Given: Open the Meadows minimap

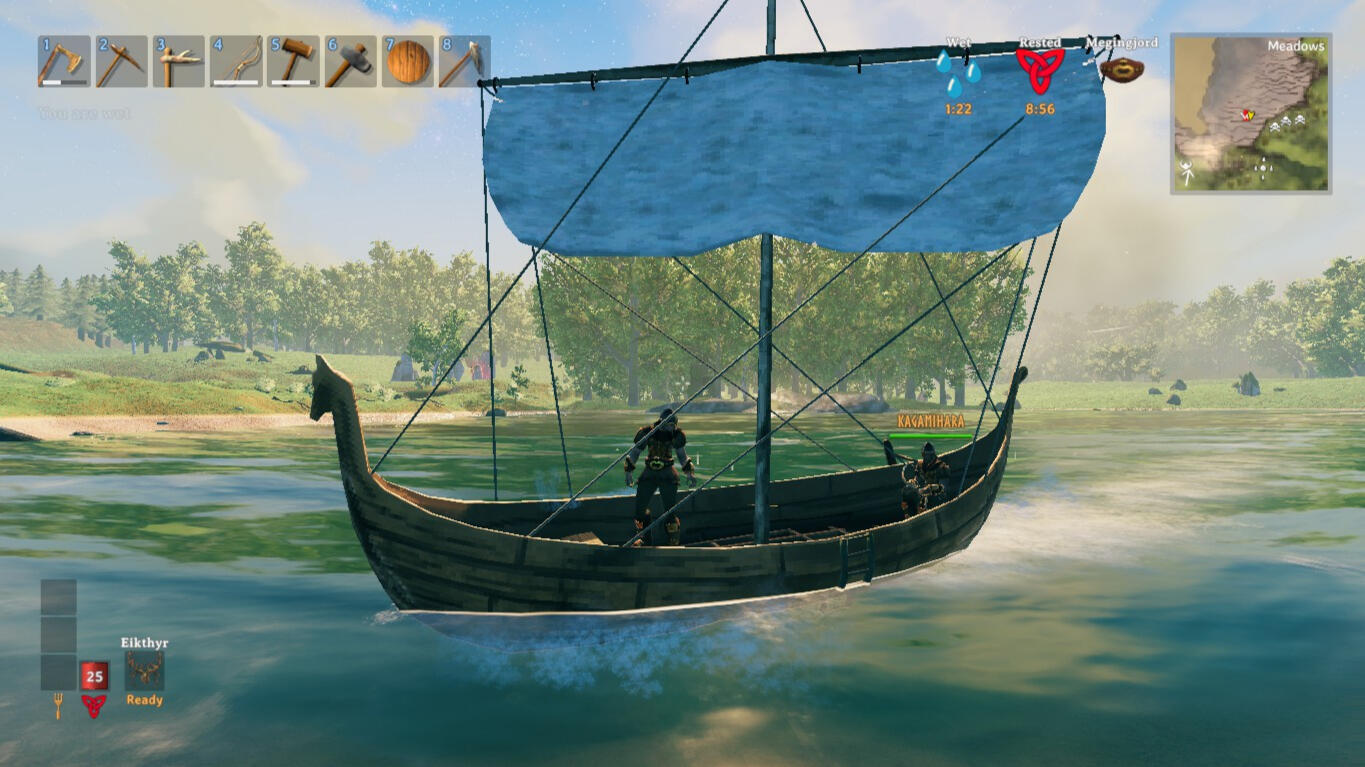Looking at the screenshot, I should (1251, 113).
